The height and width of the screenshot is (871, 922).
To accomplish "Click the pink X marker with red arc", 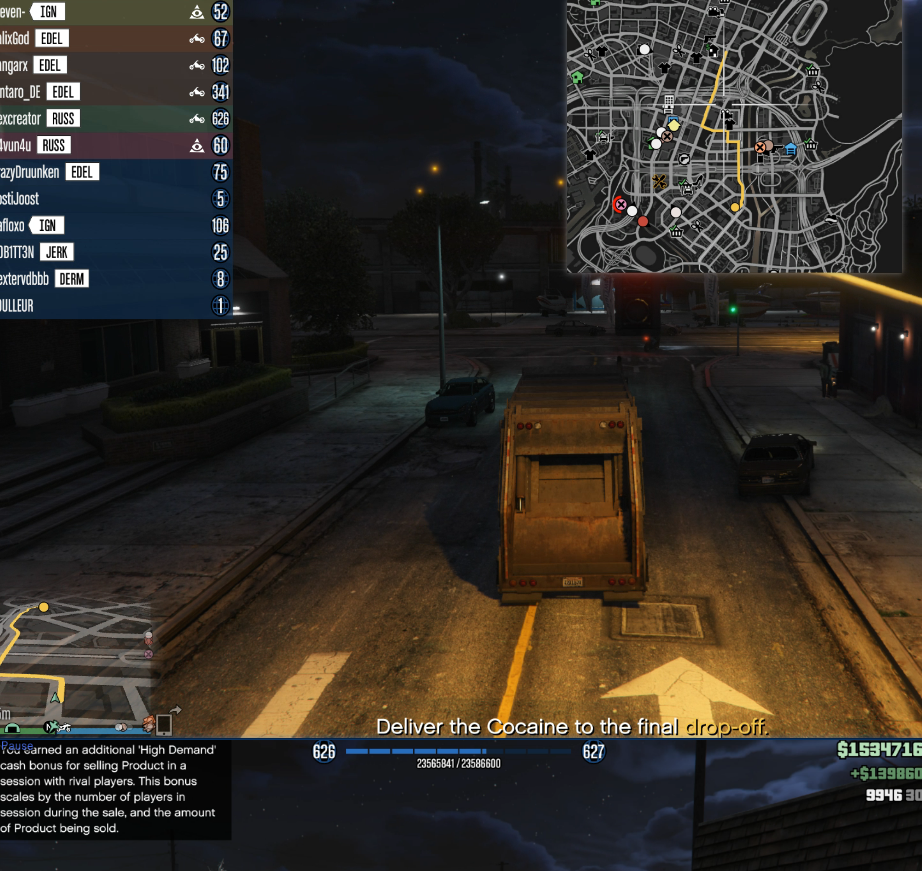I will coord(620,205).
